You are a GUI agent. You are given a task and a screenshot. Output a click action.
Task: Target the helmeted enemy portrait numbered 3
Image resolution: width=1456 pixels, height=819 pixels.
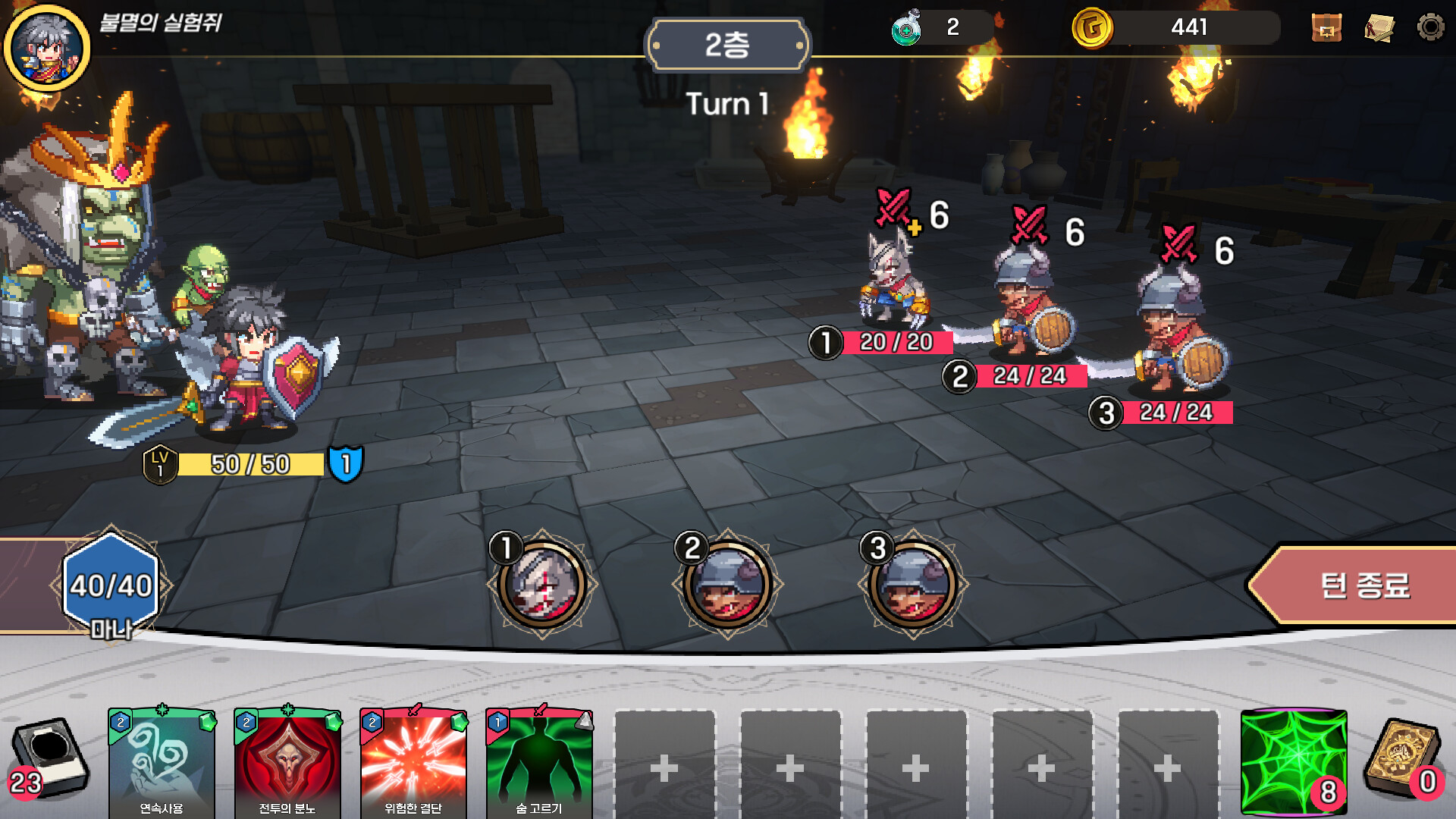coord(913,585)
